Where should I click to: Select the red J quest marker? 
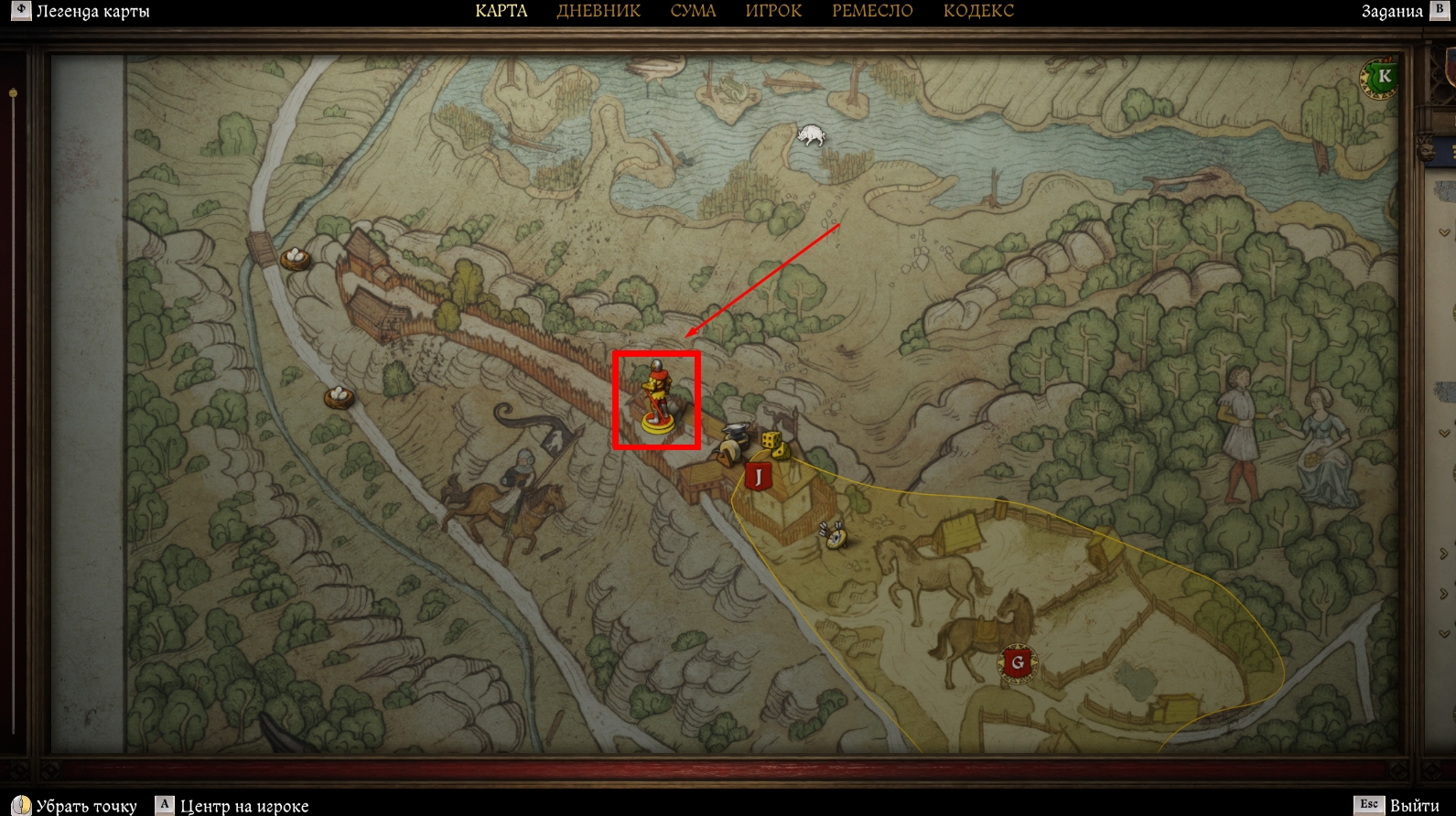tap(758, 476)
